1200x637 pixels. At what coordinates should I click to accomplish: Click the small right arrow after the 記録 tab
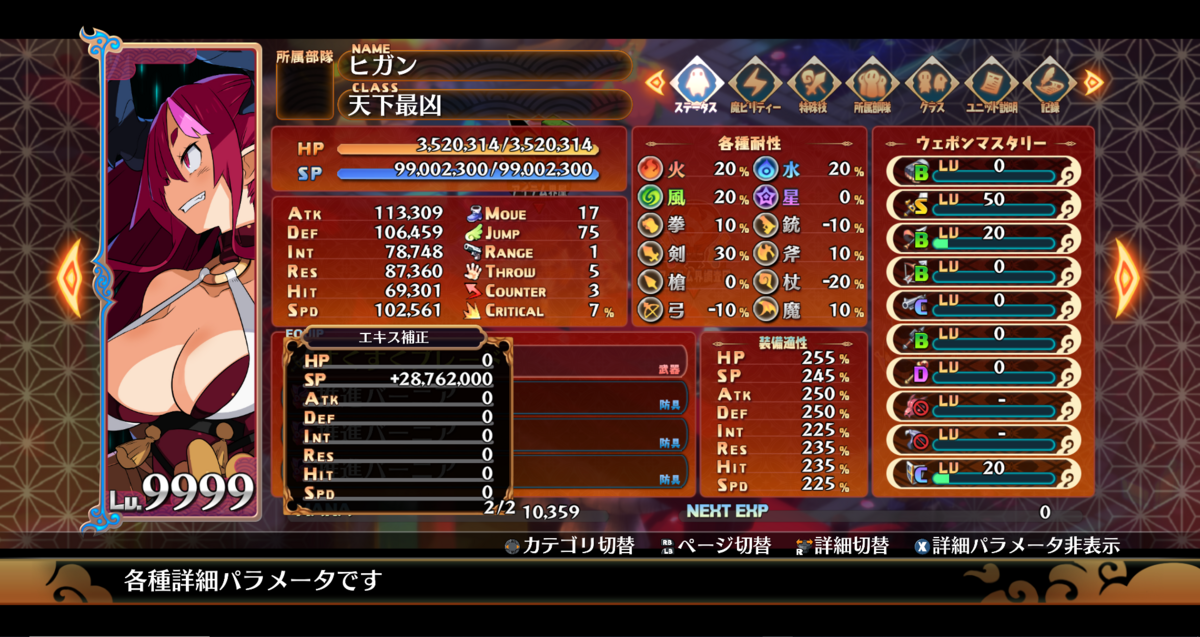(1093, 82)
